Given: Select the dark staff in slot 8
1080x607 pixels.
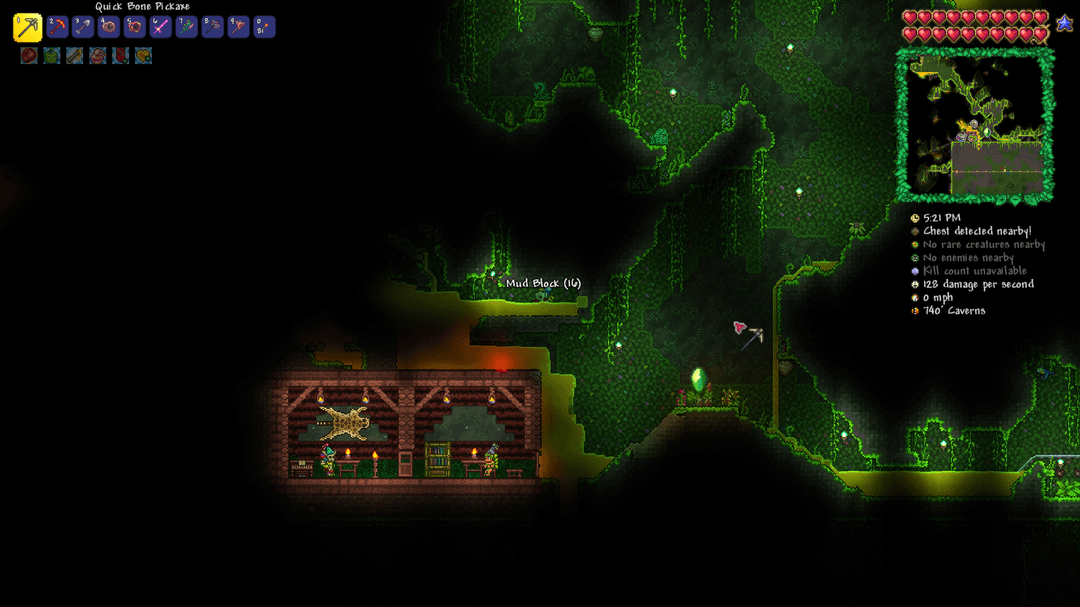Looking at the screenshot, I should [212, 27].
